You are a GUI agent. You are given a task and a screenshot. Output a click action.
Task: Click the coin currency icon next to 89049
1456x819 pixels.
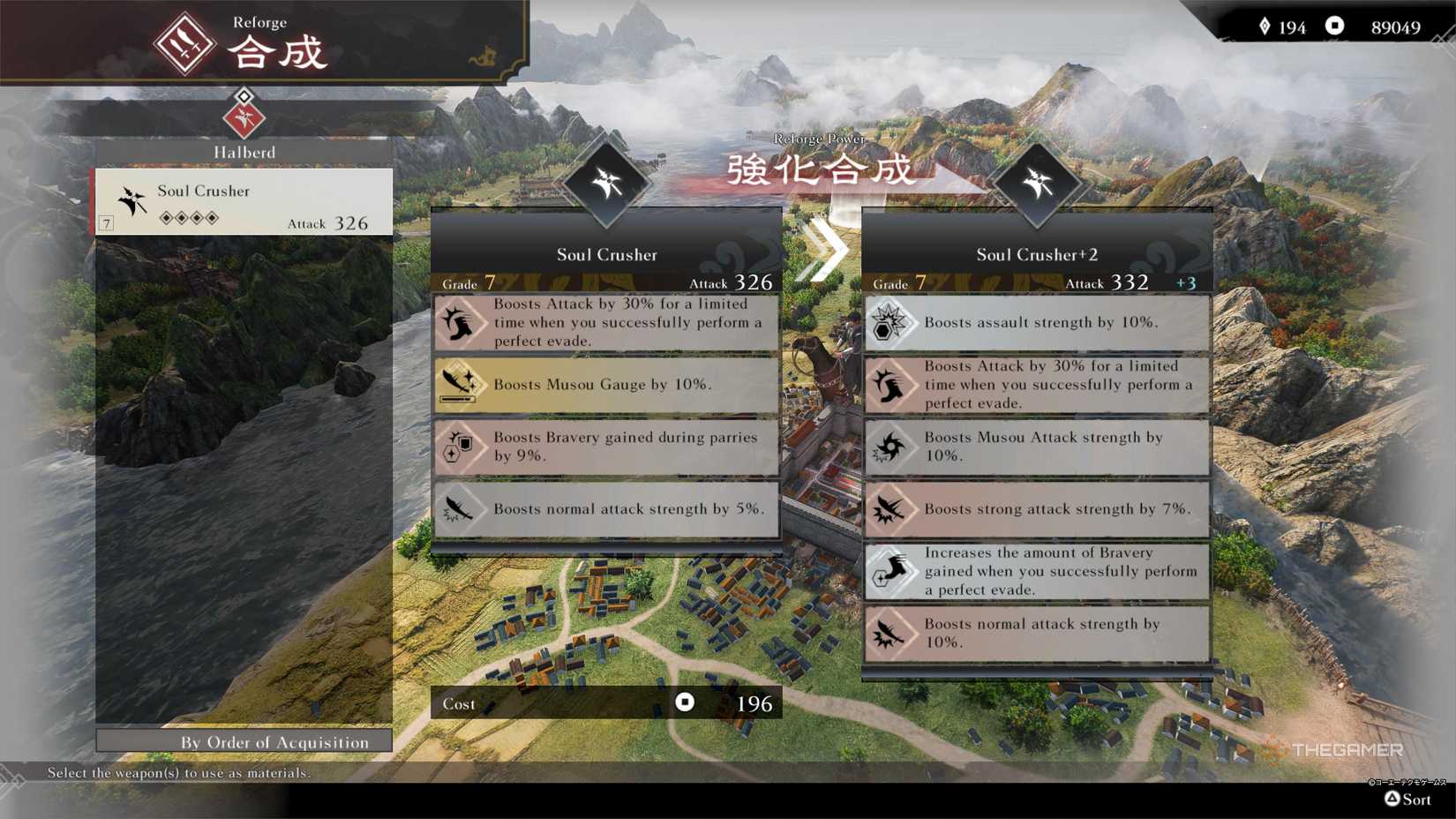coord(1332,27)
